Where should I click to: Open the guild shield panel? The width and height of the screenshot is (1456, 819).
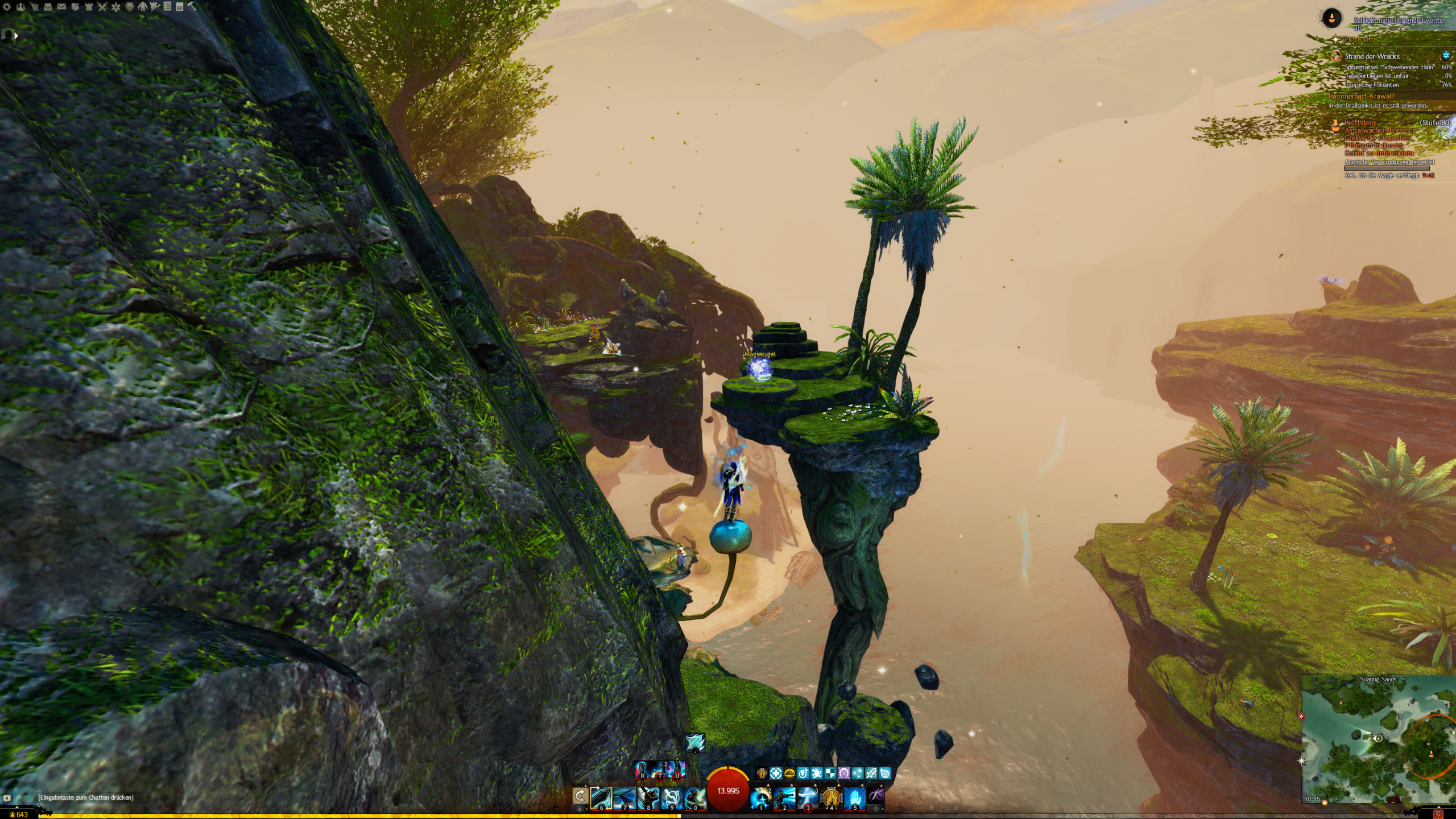[x=75, y=7]
